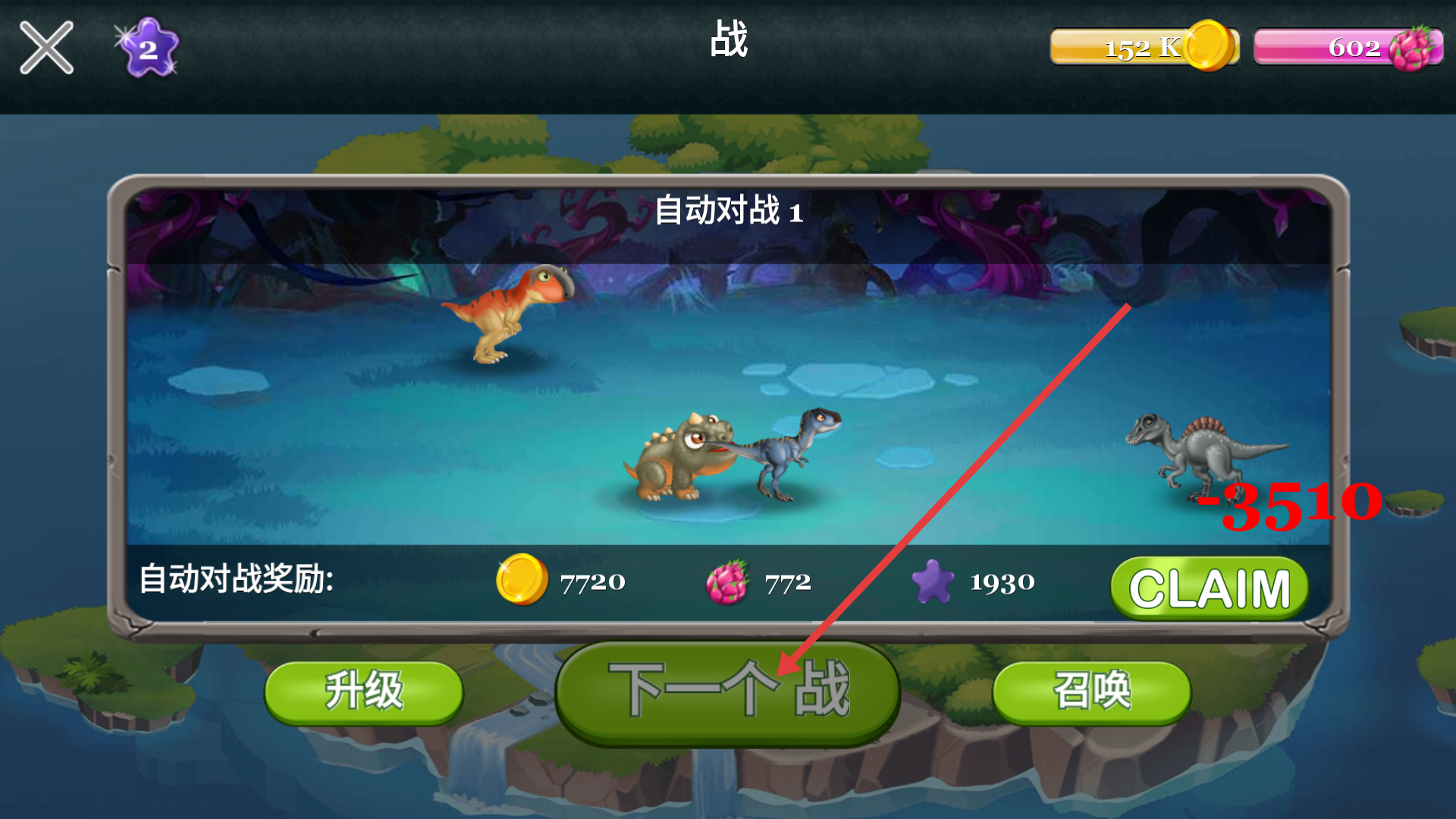Click the dragon fruit icon beside 772 reward
1456x819 pixels.
[x=730, y=582]
